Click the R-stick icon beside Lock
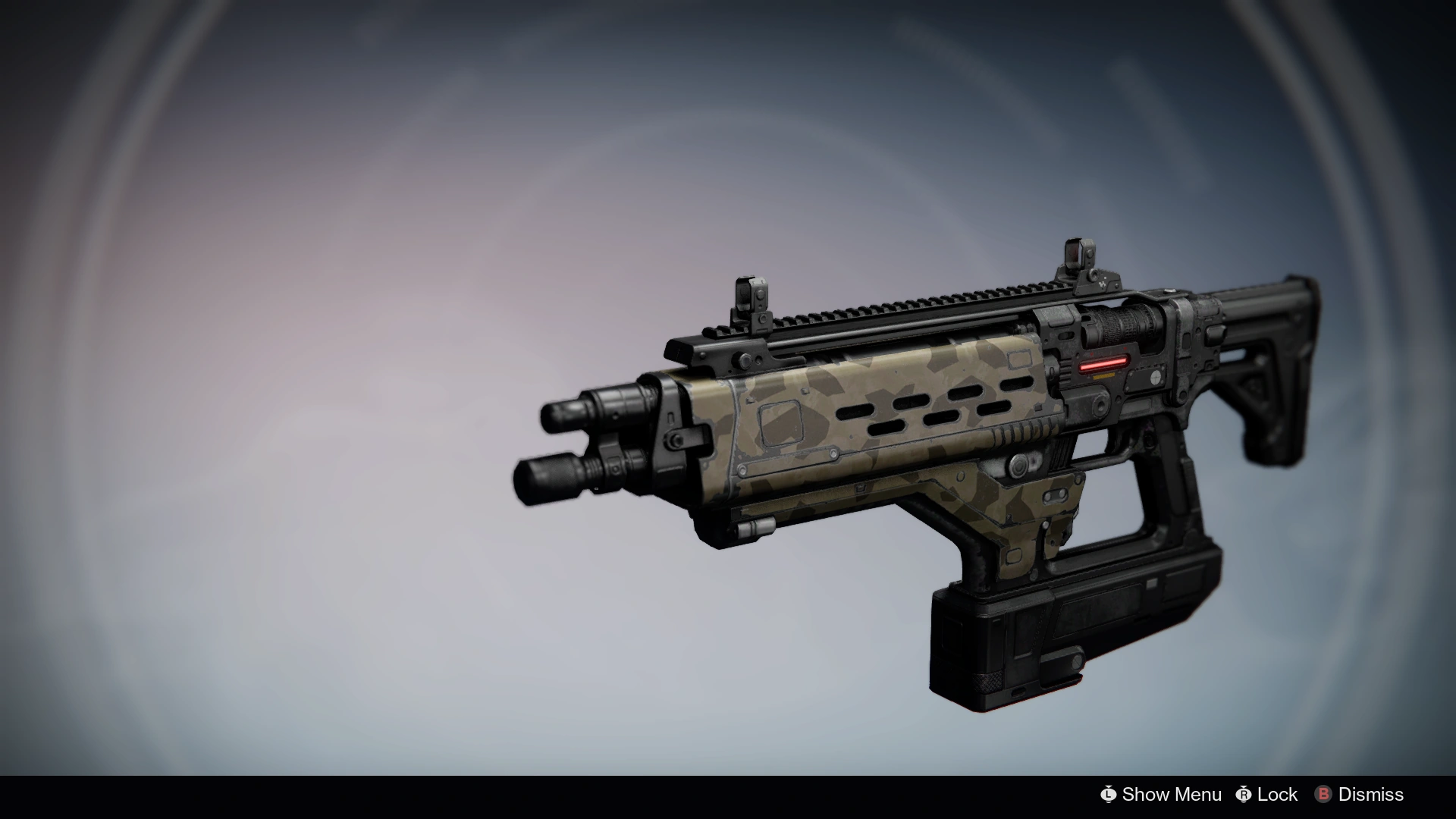1456x819 pixels. point(1244,794)
